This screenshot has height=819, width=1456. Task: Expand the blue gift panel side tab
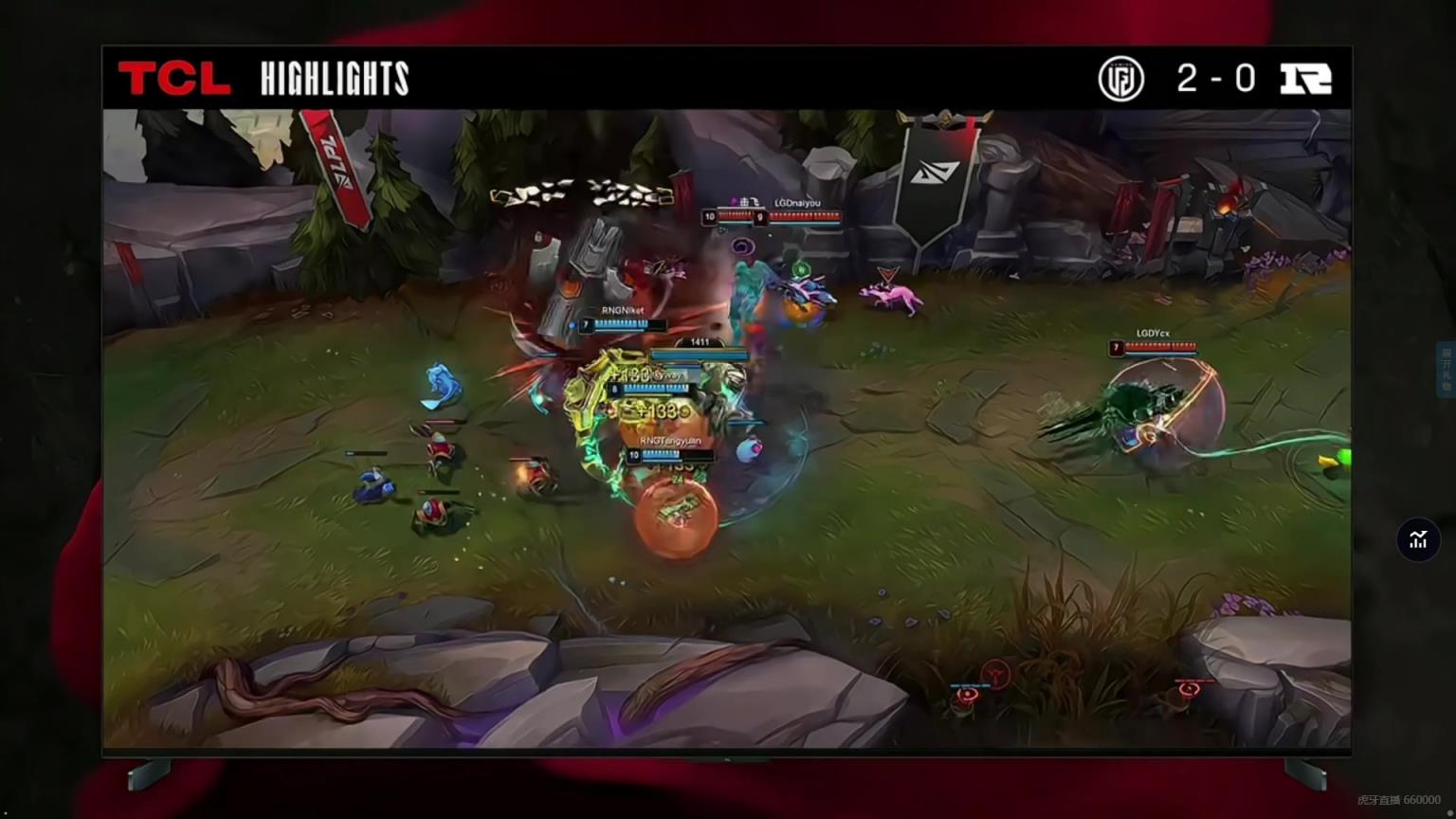(x=1446, y=370)
